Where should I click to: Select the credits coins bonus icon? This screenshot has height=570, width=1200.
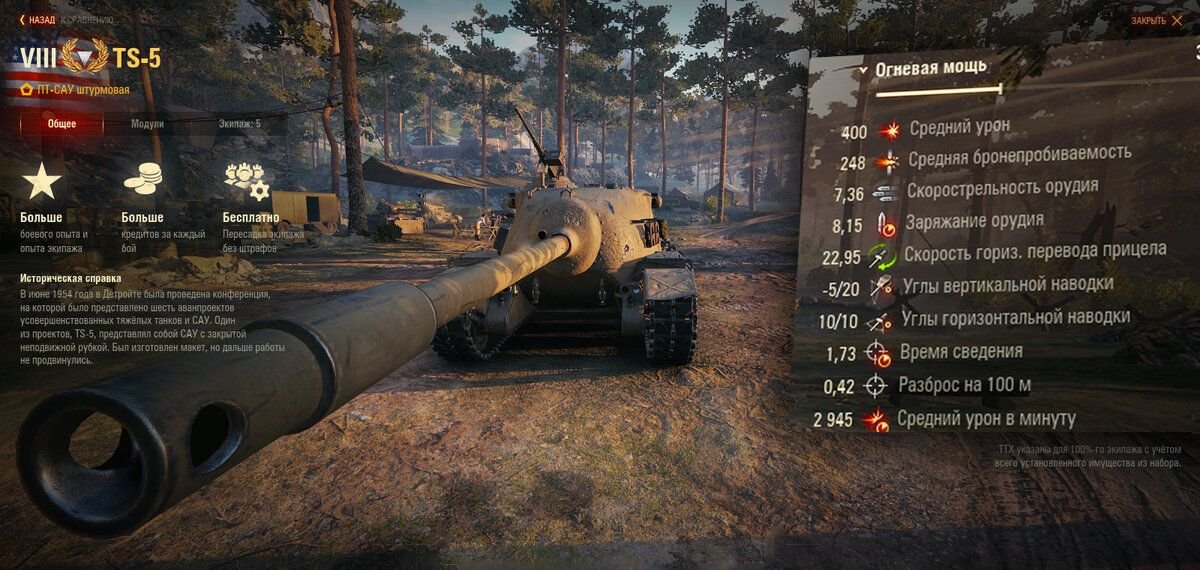pyautogui.click(x=142, y=180)
